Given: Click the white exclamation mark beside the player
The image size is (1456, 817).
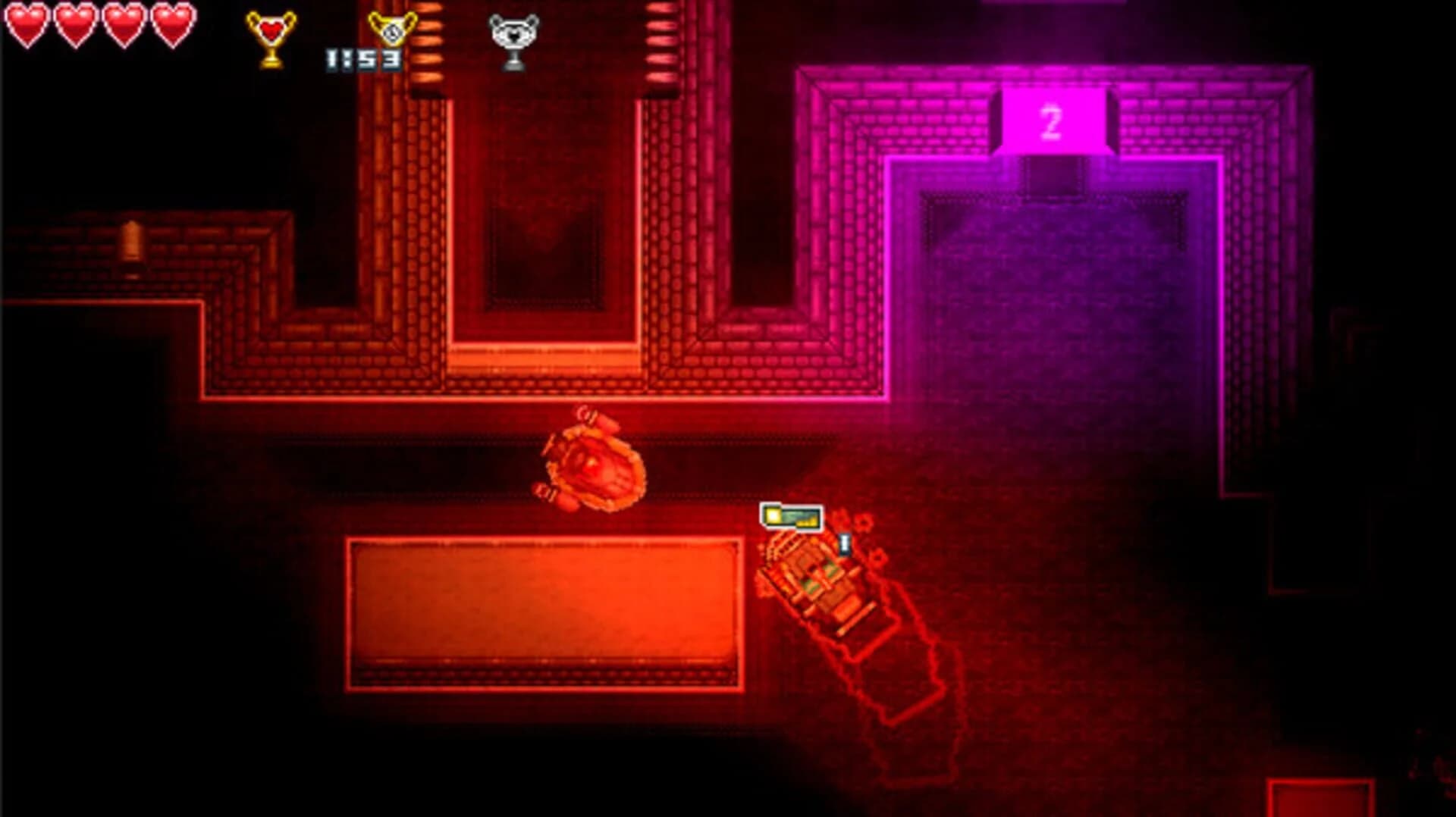Looking at the screenshot, I should 844,543.
